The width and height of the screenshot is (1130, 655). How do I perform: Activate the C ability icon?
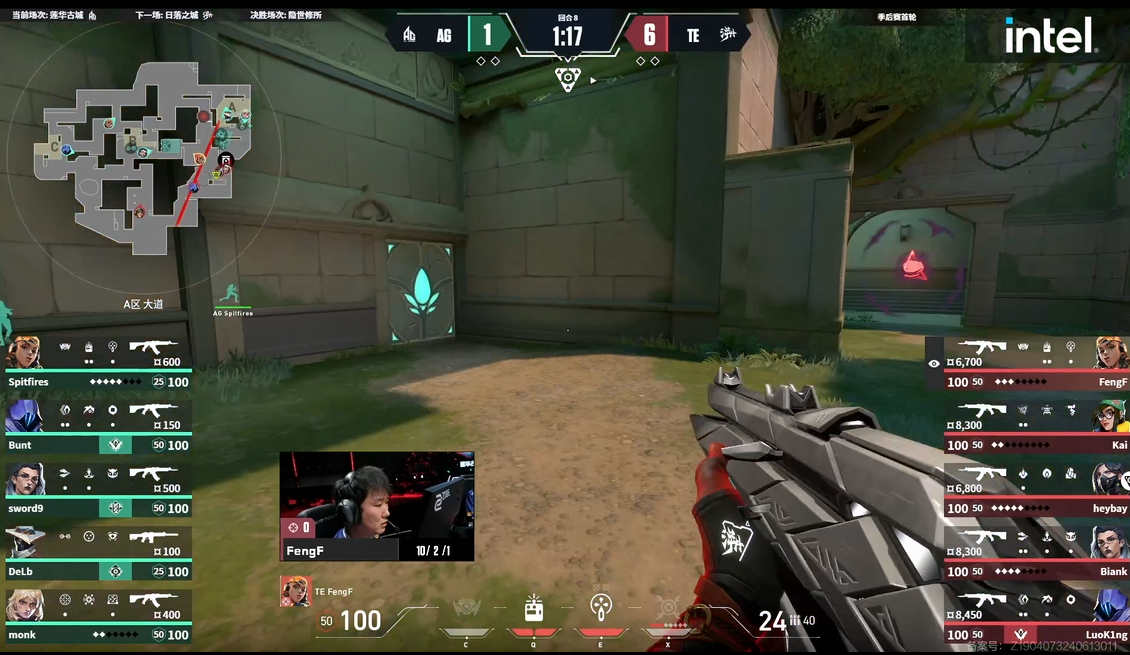466,609
